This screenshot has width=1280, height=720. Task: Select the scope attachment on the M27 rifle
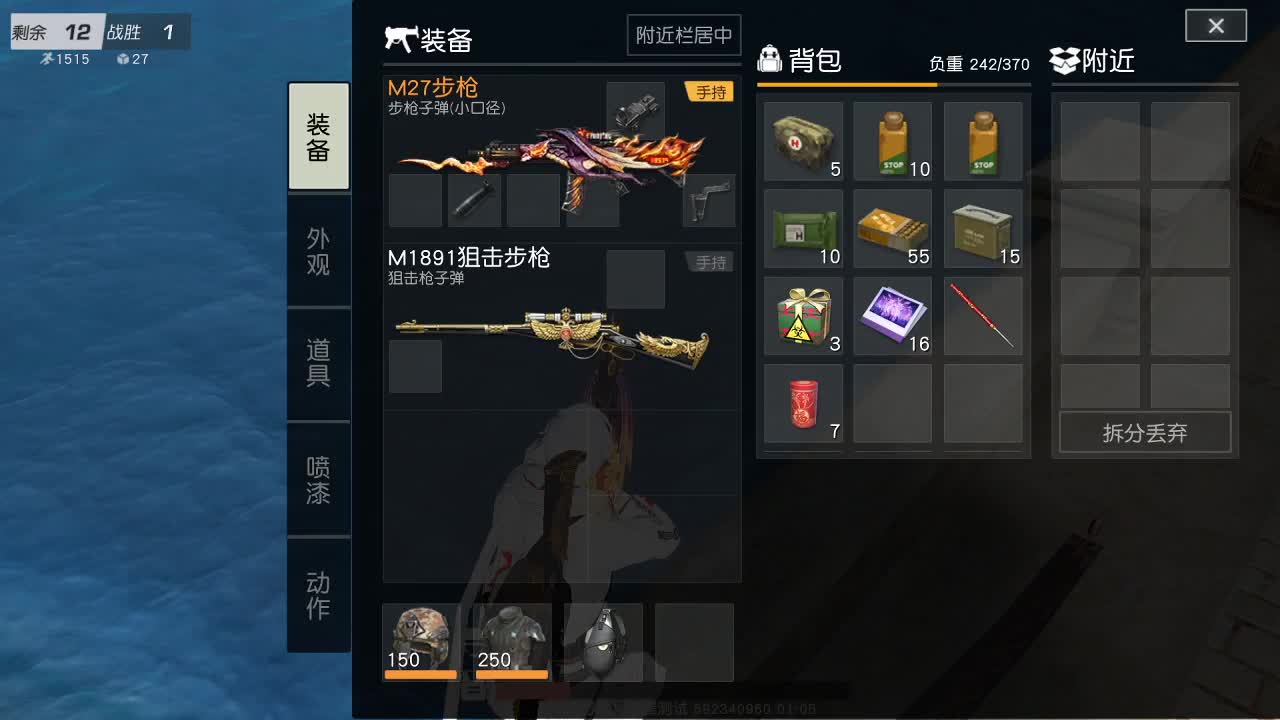pyautogui.click(x=636, y=110)
